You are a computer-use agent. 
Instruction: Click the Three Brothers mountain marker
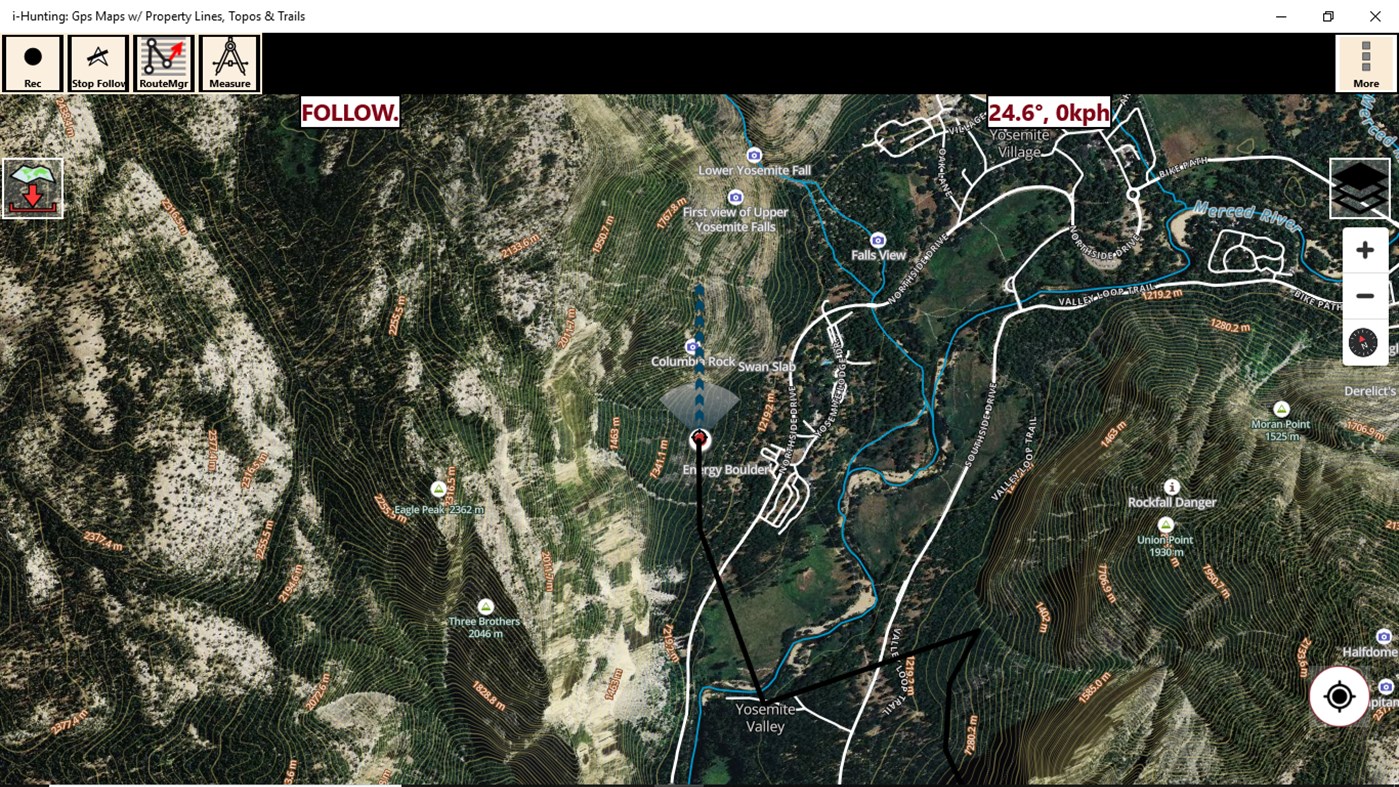click(x=484, y=605)
